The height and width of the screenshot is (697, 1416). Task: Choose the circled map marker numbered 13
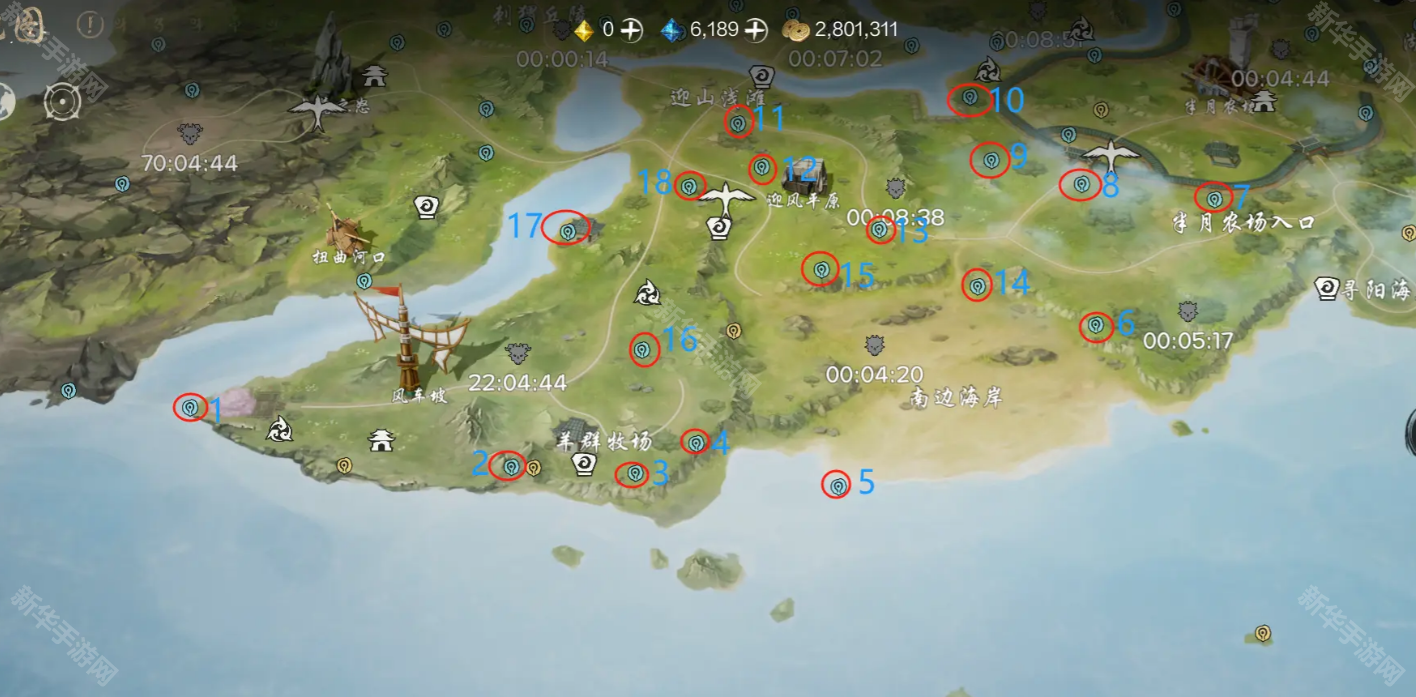pyautogui.click(x=879, y=230)
